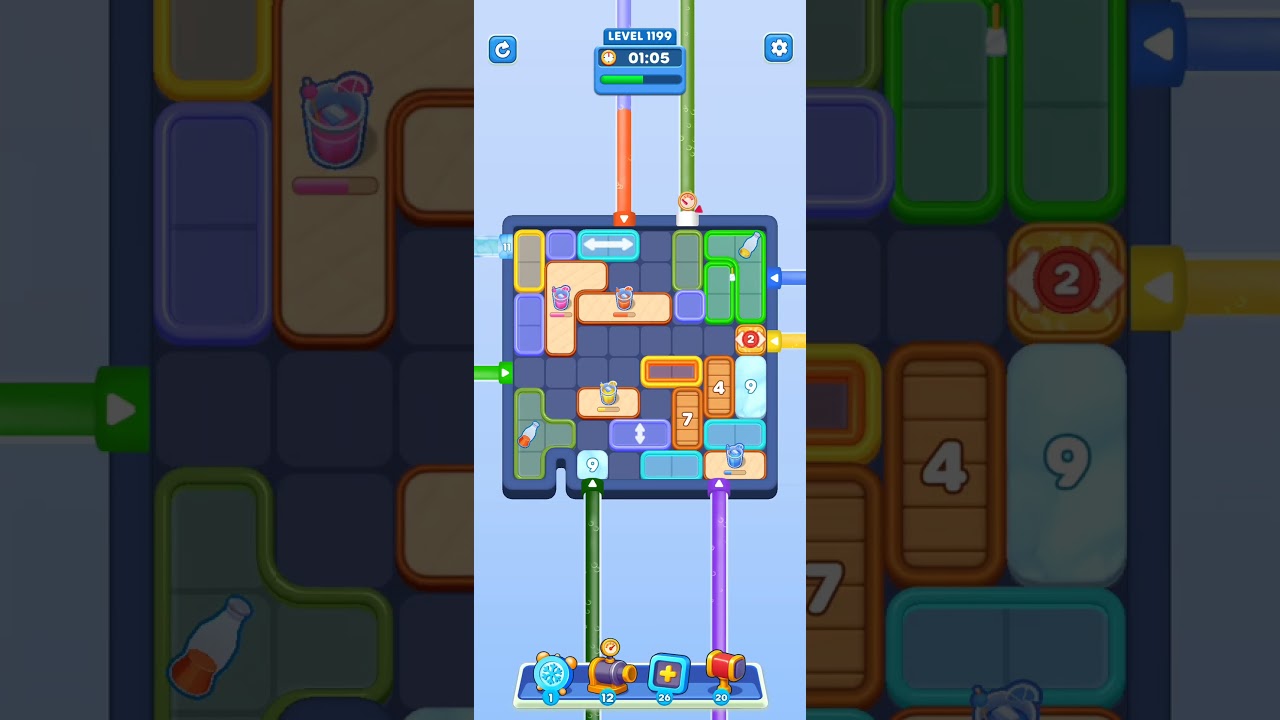Tap the horizontal double-arrow slider block
This screenshot has width=1280, height=720.
click(x=608, y=243)
